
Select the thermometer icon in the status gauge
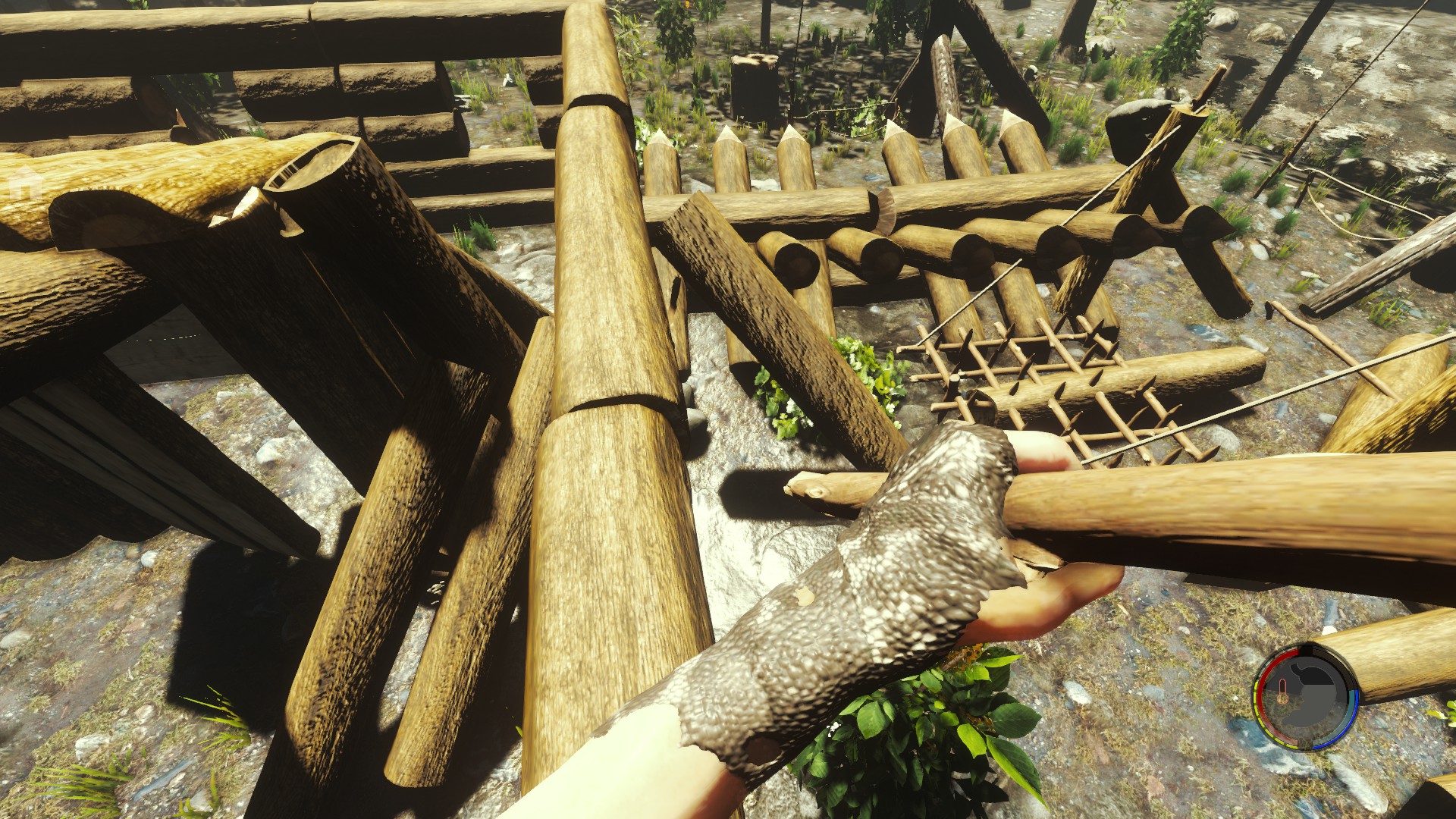pos(1282,692)
